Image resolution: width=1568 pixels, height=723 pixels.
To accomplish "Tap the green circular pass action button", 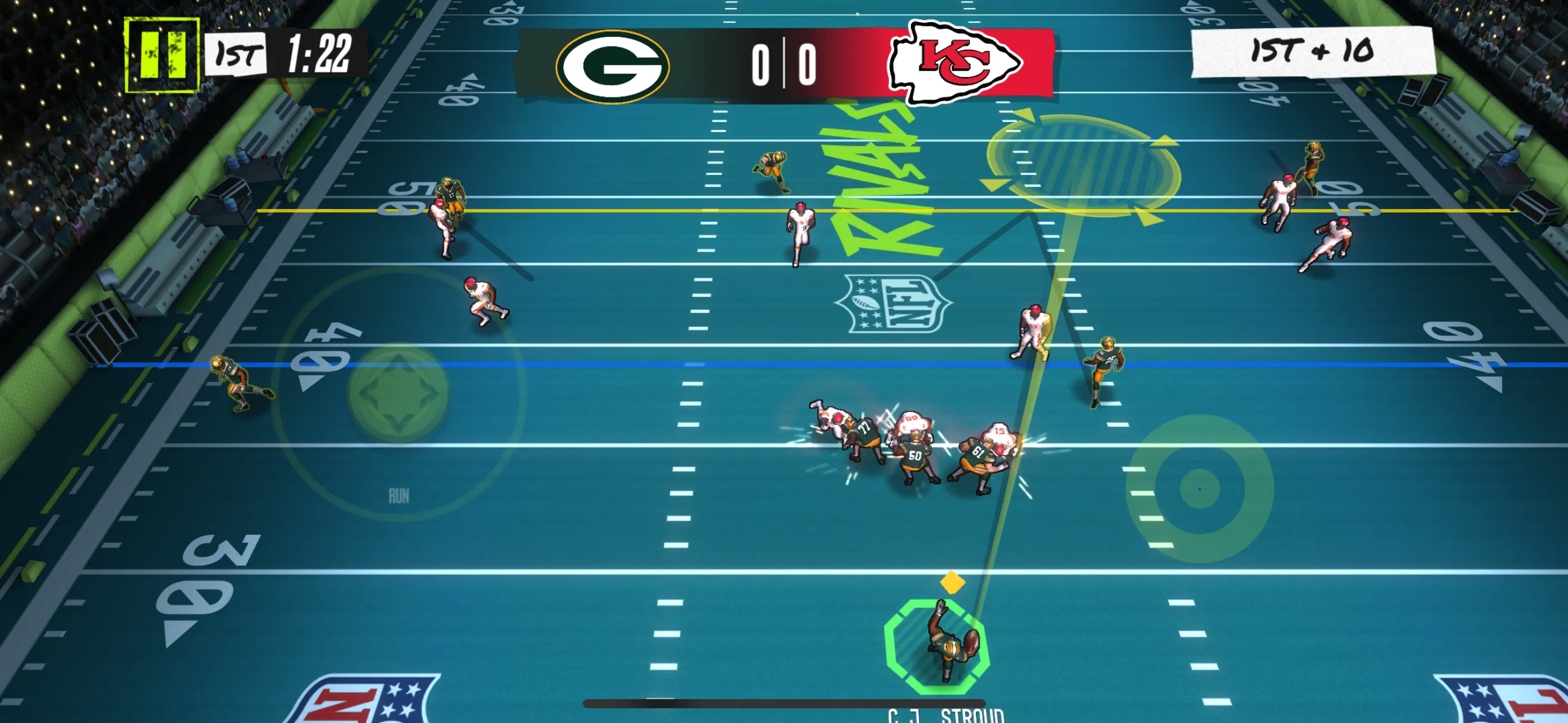I will [x=1199, y=489].
